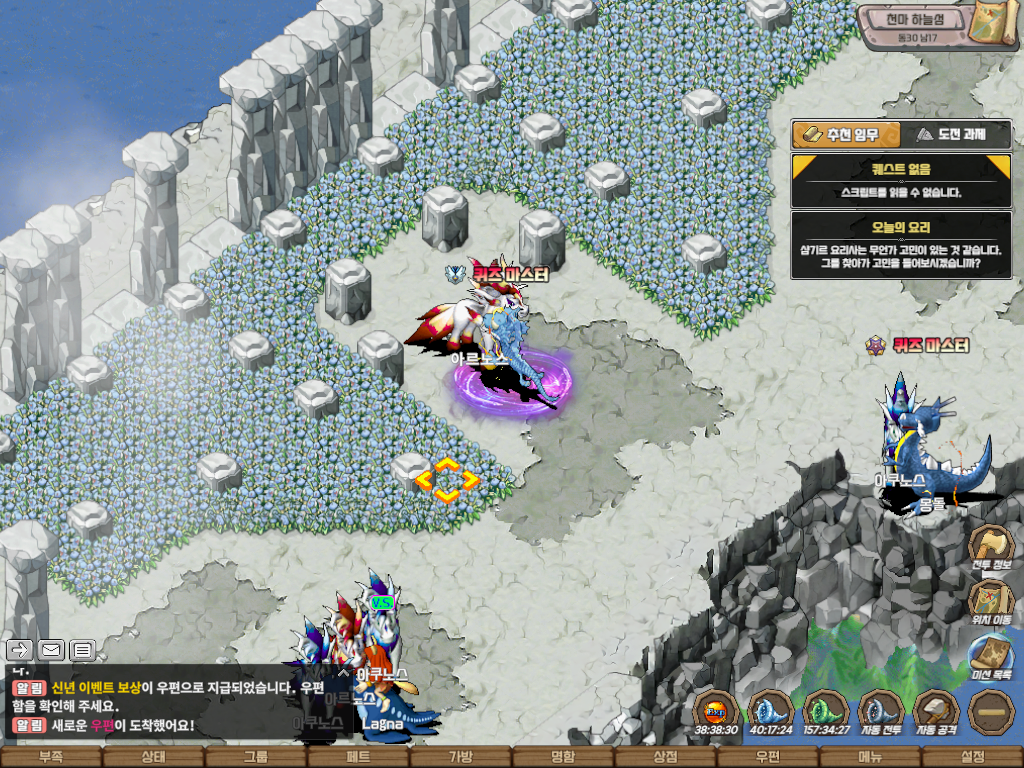Open the 그룹 (group) menu
Screen dimensions: 1024x768
point(256,757)
